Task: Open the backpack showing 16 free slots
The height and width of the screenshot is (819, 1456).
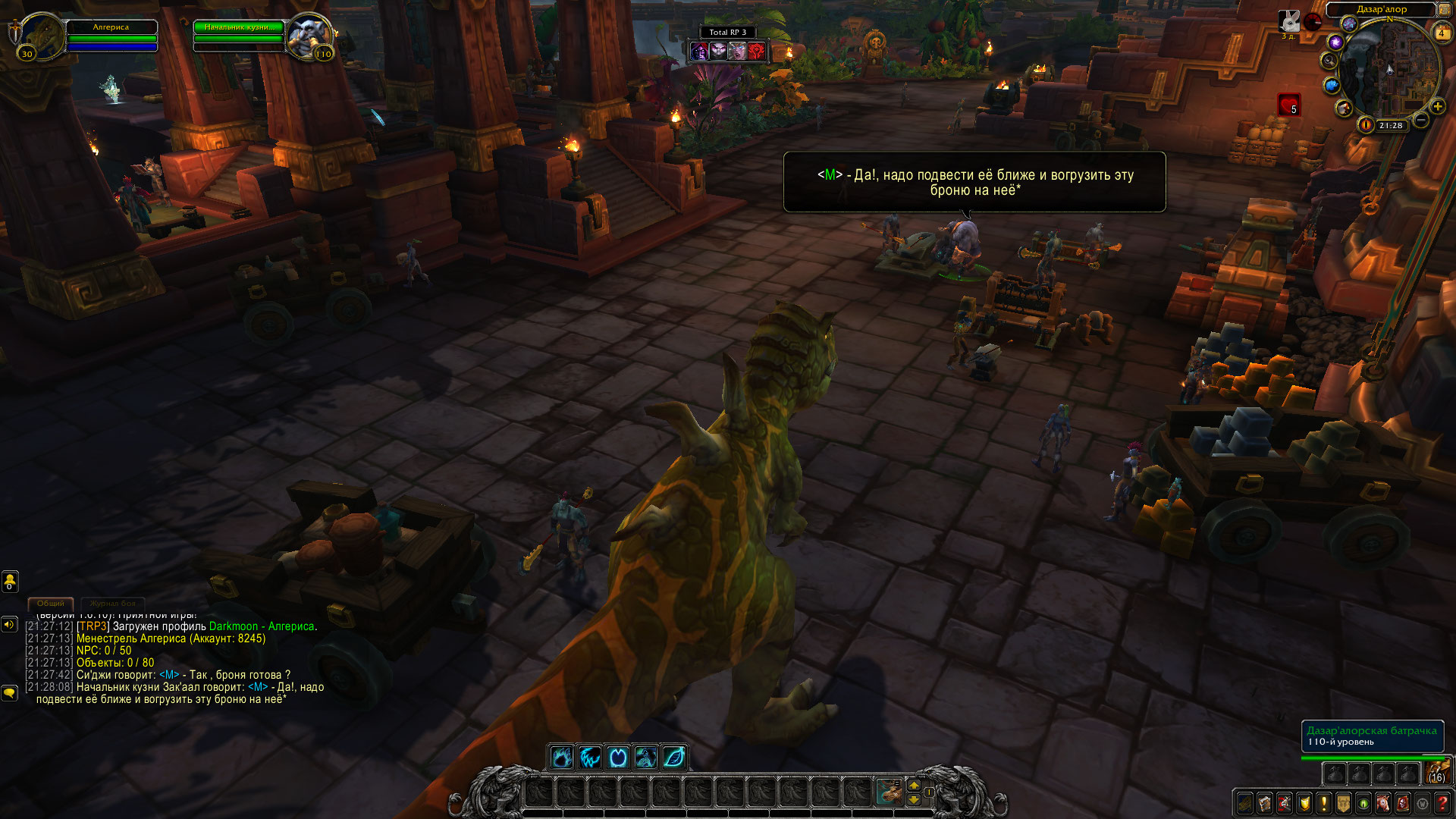Action: (x=1437, y=773)
